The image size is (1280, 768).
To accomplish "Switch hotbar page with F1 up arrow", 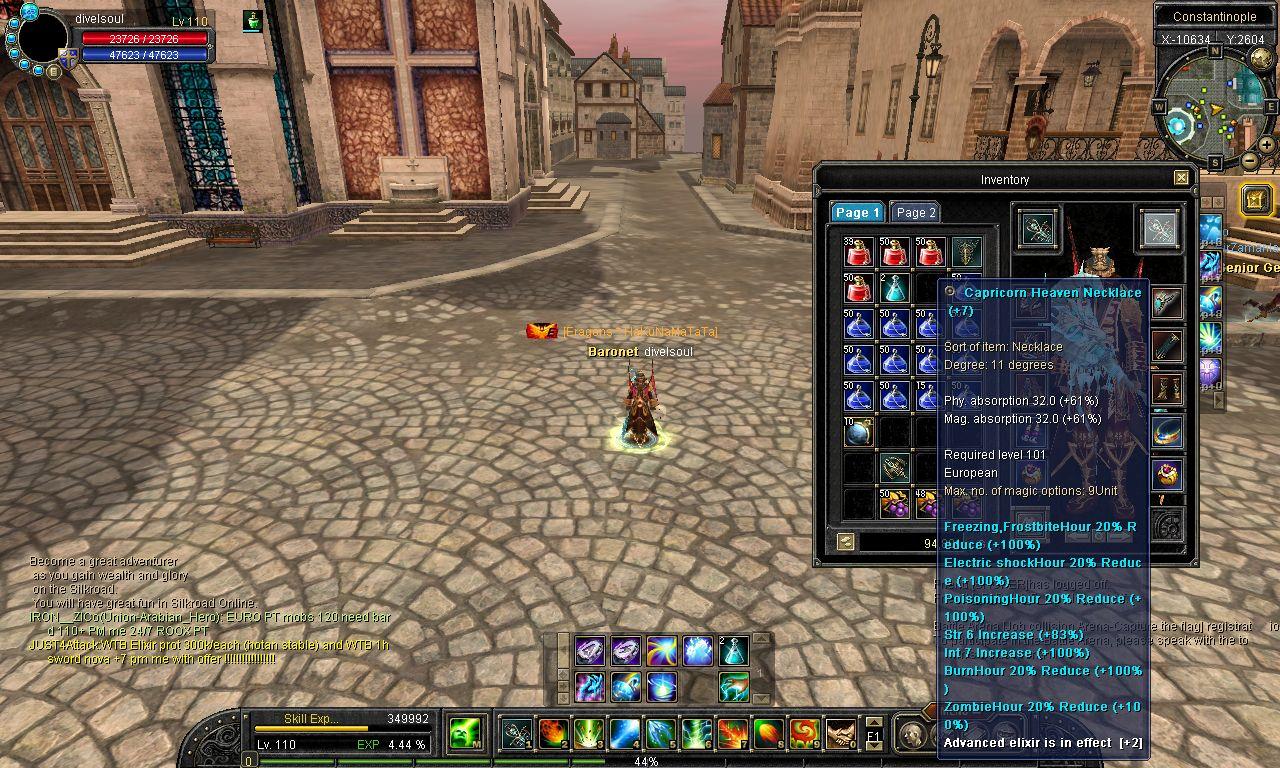I will pos(873,723).
